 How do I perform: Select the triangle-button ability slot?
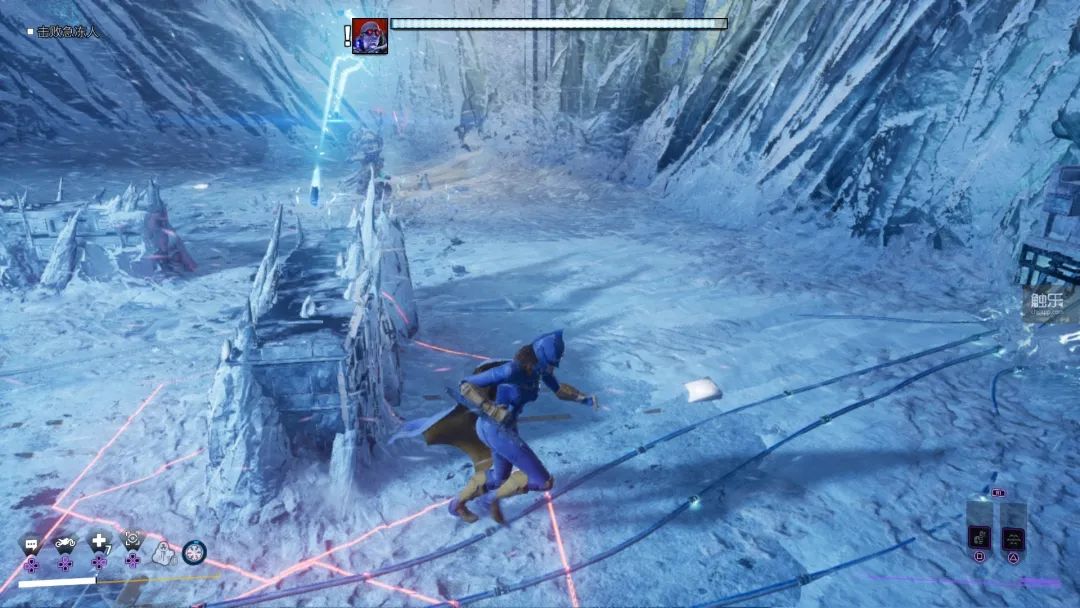point(1013,540)
